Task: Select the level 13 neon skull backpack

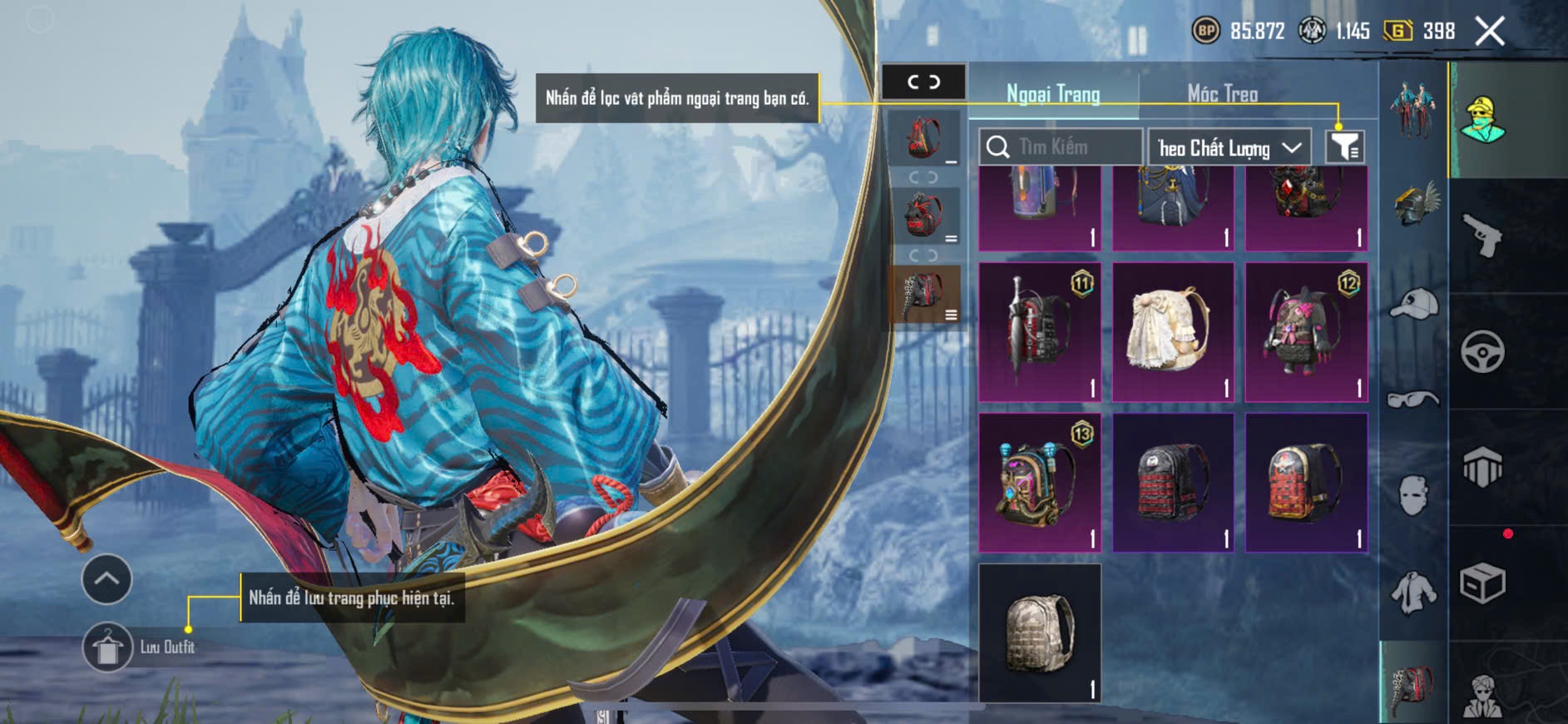Action: coord(1039,483)
